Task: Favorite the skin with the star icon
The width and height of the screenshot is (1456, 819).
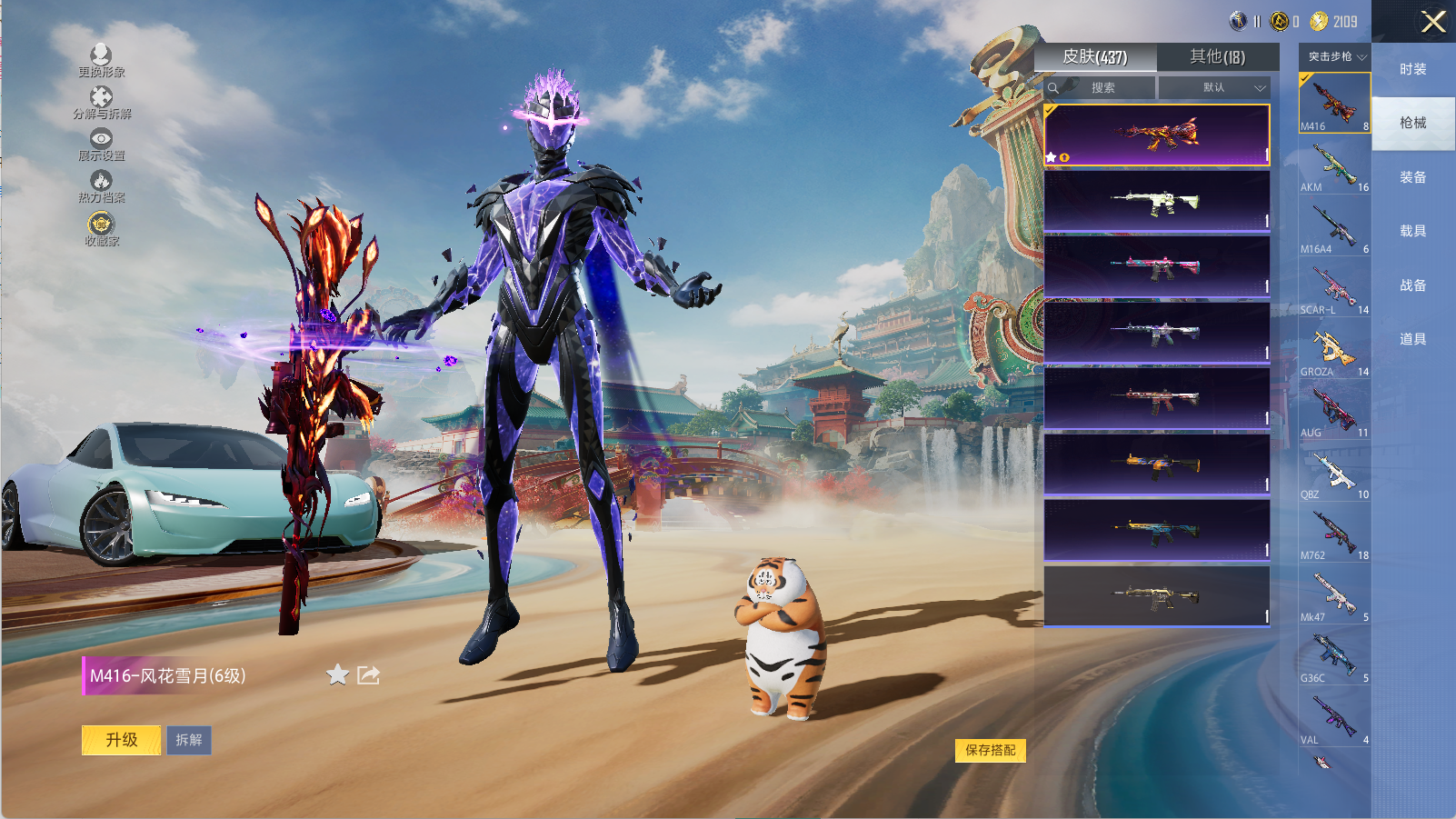Action: 337,674
